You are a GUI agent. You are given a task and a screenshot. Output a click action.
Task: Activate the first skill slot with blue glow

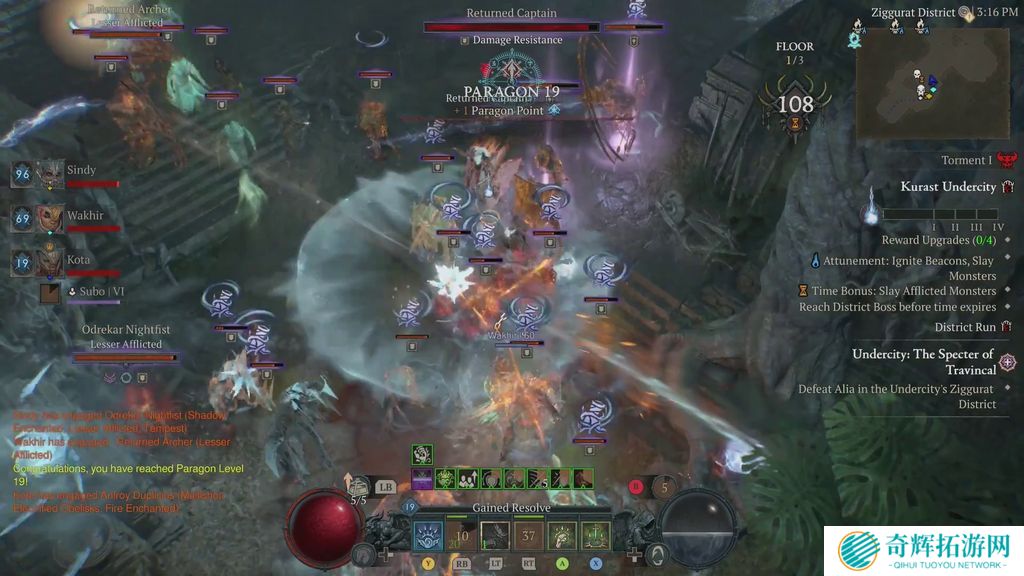point(428,535)
